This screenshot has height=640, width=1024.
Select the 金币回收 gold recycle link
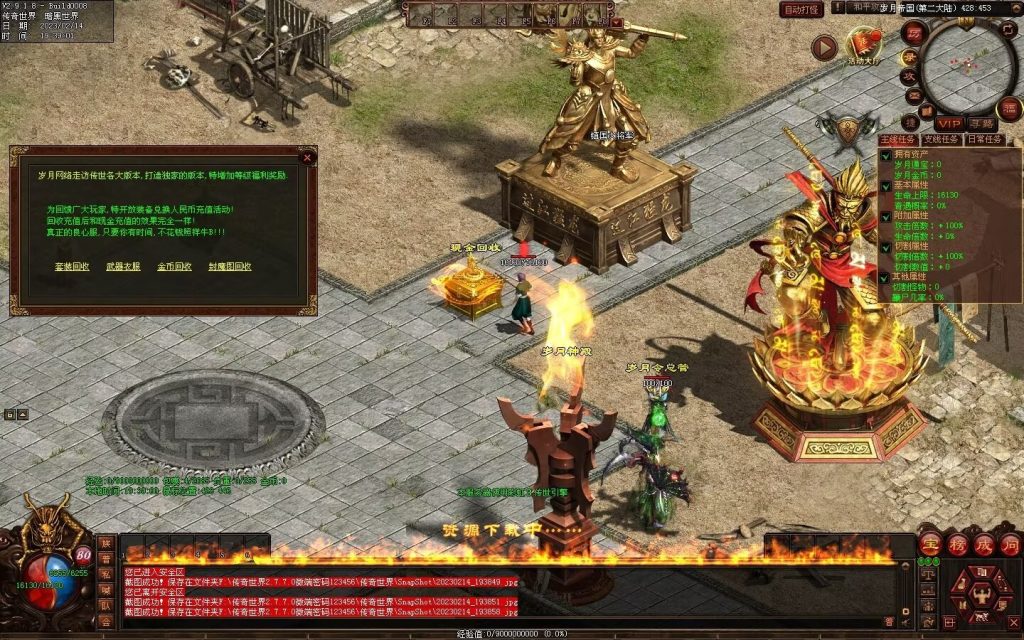174,267
